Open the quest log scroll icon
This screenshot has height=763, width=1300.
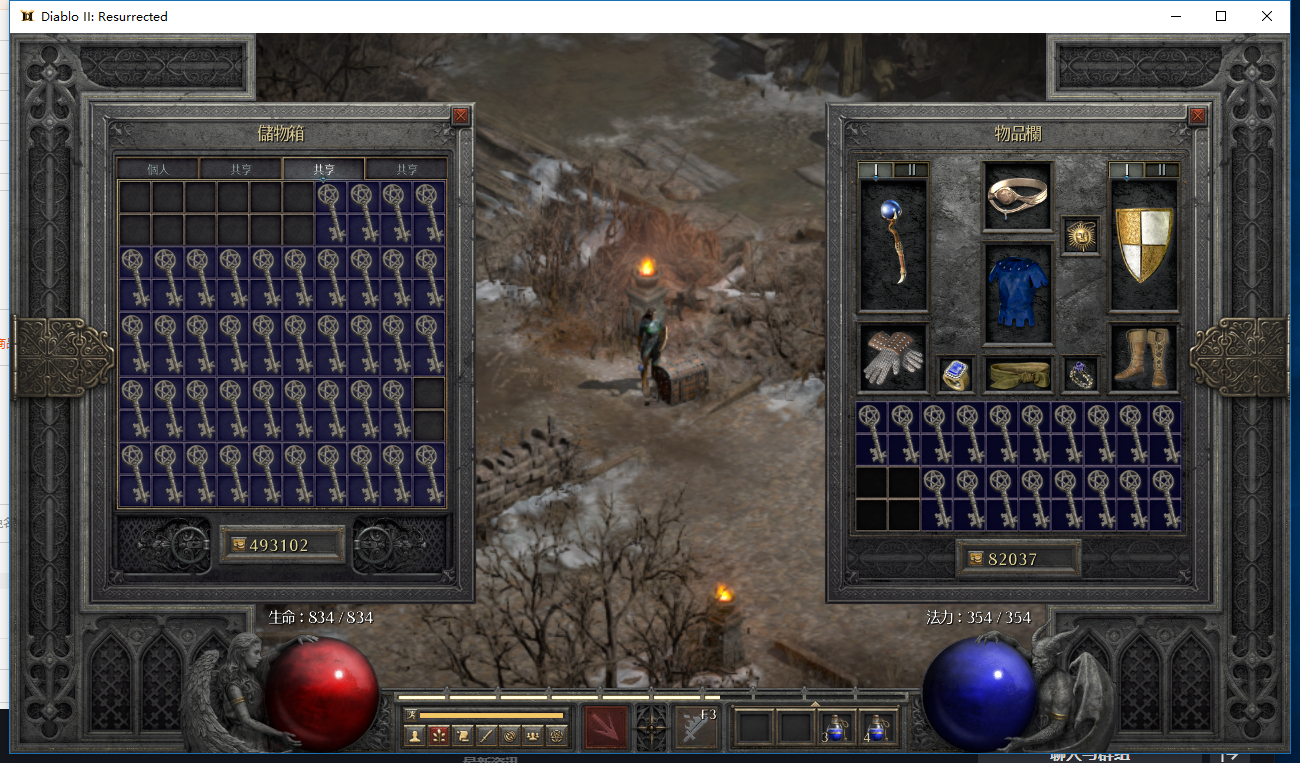(x=462, y=736)
